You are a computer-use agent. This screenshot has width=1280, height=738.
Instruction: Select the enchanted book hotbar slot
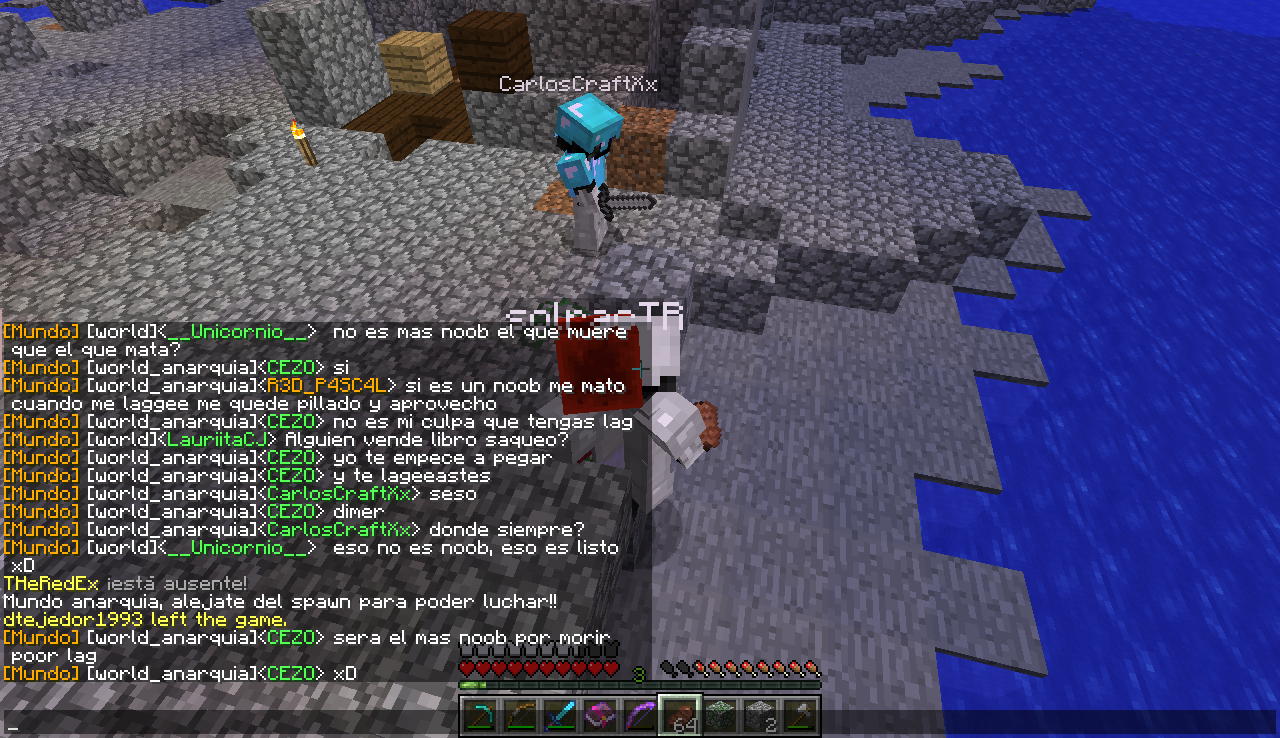(x=599, y=716)
